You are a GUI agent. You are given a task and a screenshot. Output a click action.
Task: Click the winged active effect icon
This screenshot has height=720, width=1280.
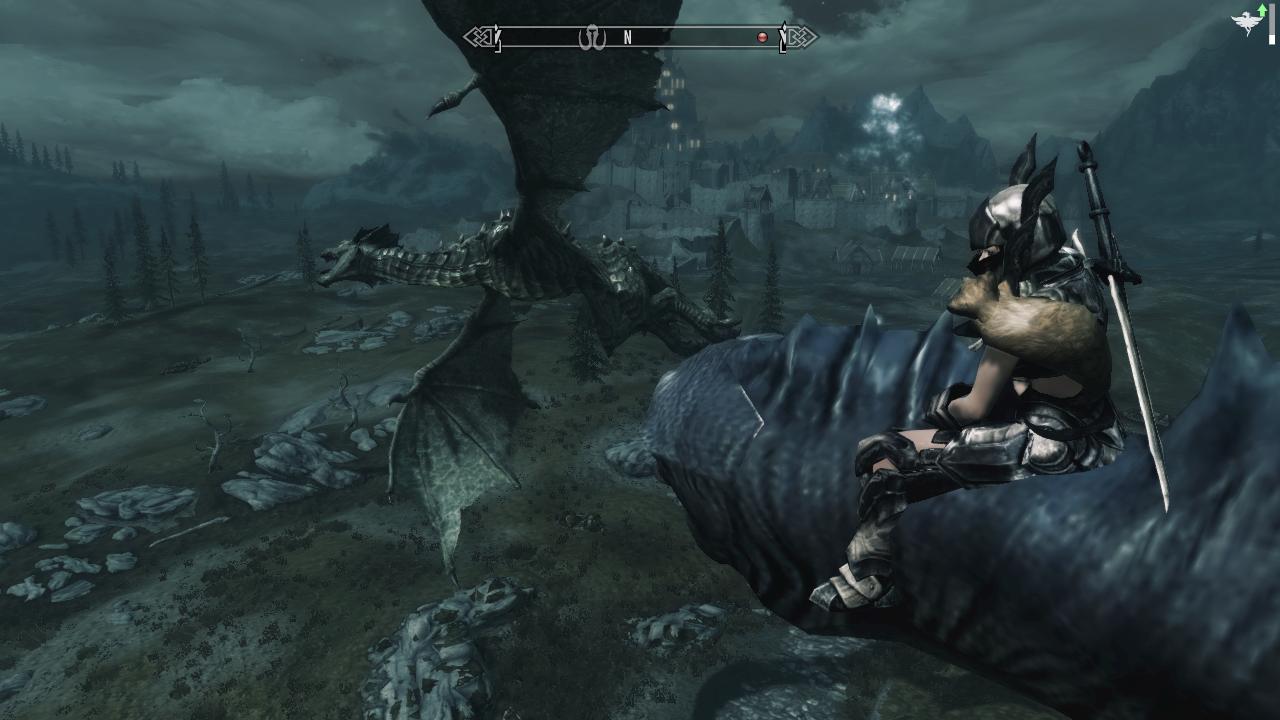pyautogui.click(x=1248, y=22)
